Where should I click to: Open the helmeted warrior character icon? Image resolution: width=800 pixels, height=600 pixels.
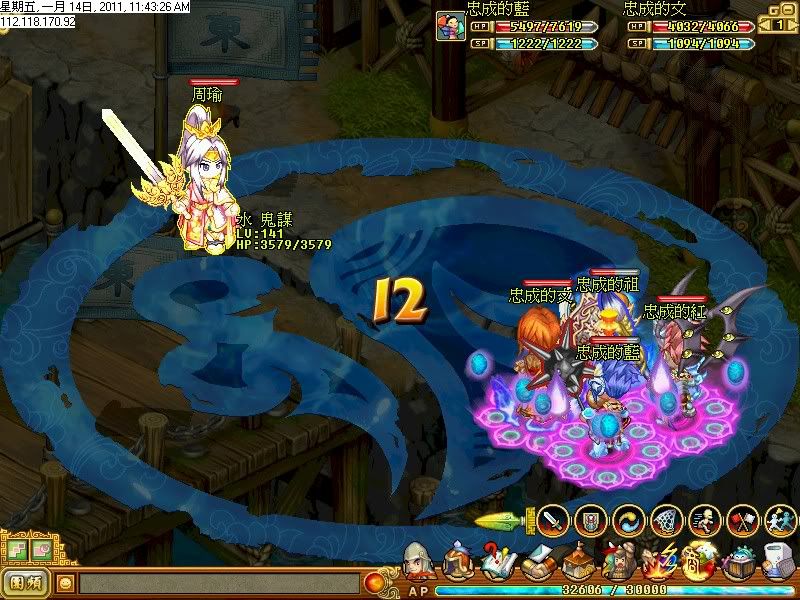pyautogui.click(x=419, y=562)
